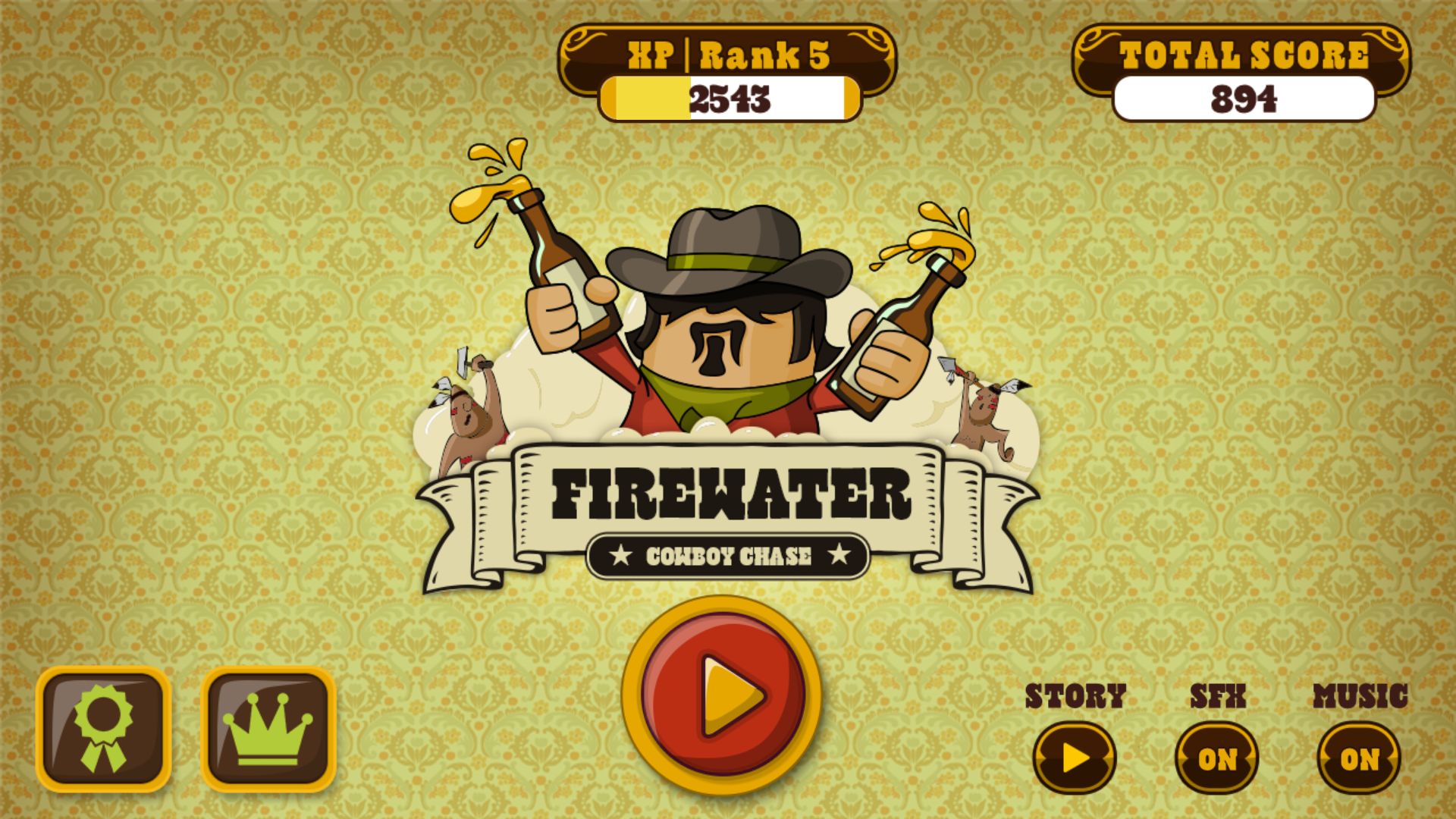Select the STORY menu label

click(x=1075, y=694)
